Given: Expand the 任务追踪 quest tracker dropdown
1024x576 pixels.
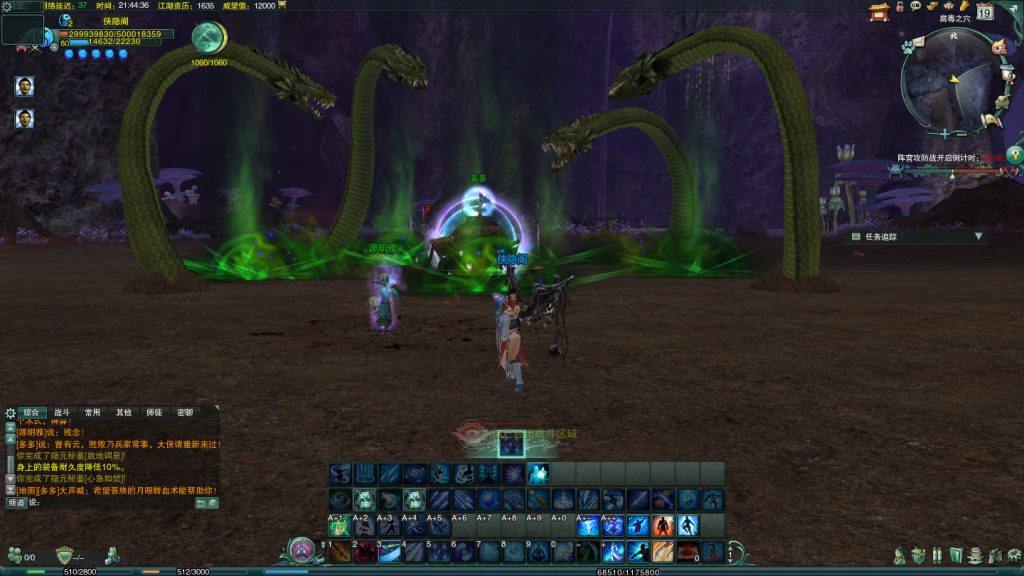Looking at the screenshot, I should tap(979, 237).
